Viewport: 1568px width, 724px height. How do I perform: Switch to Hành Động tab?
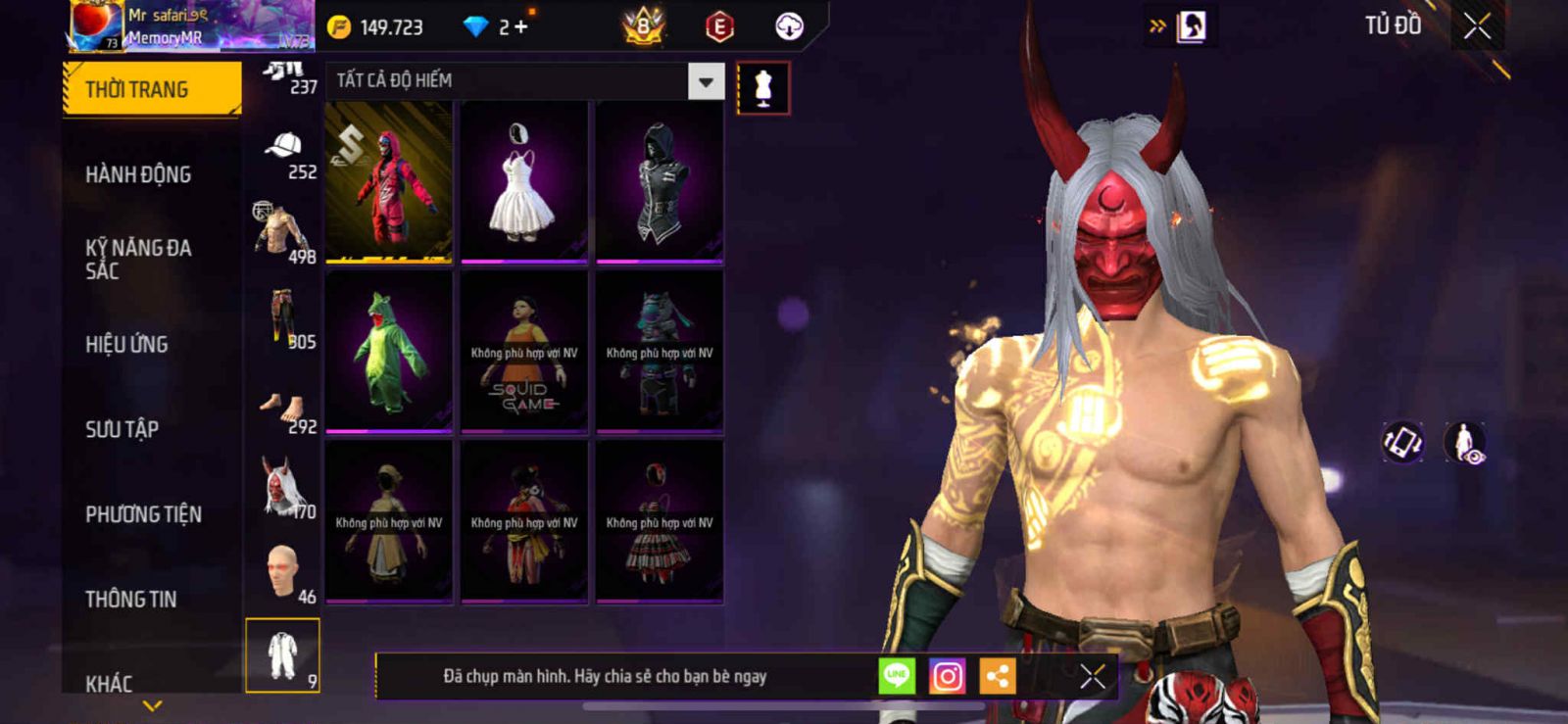click(x=138, y=174)
